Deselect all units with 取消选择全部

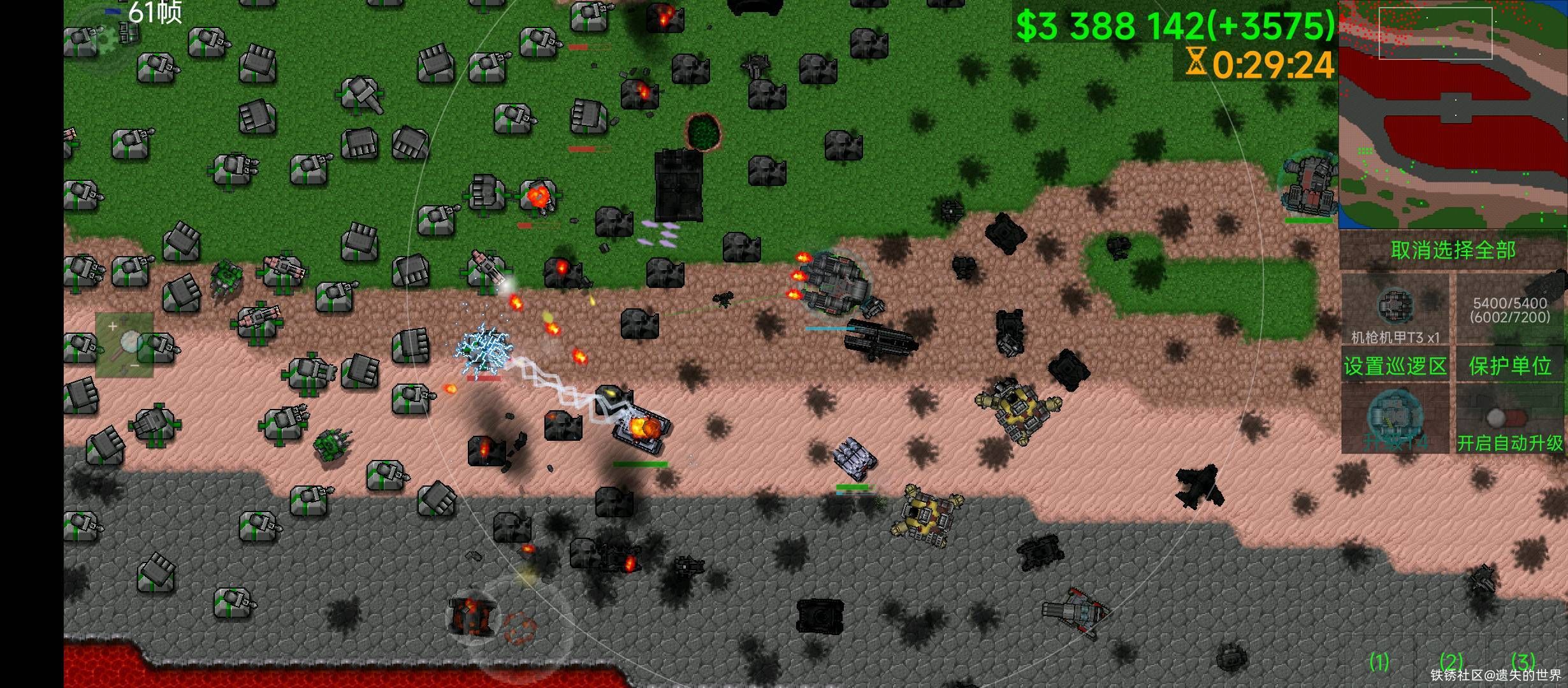1453,250
